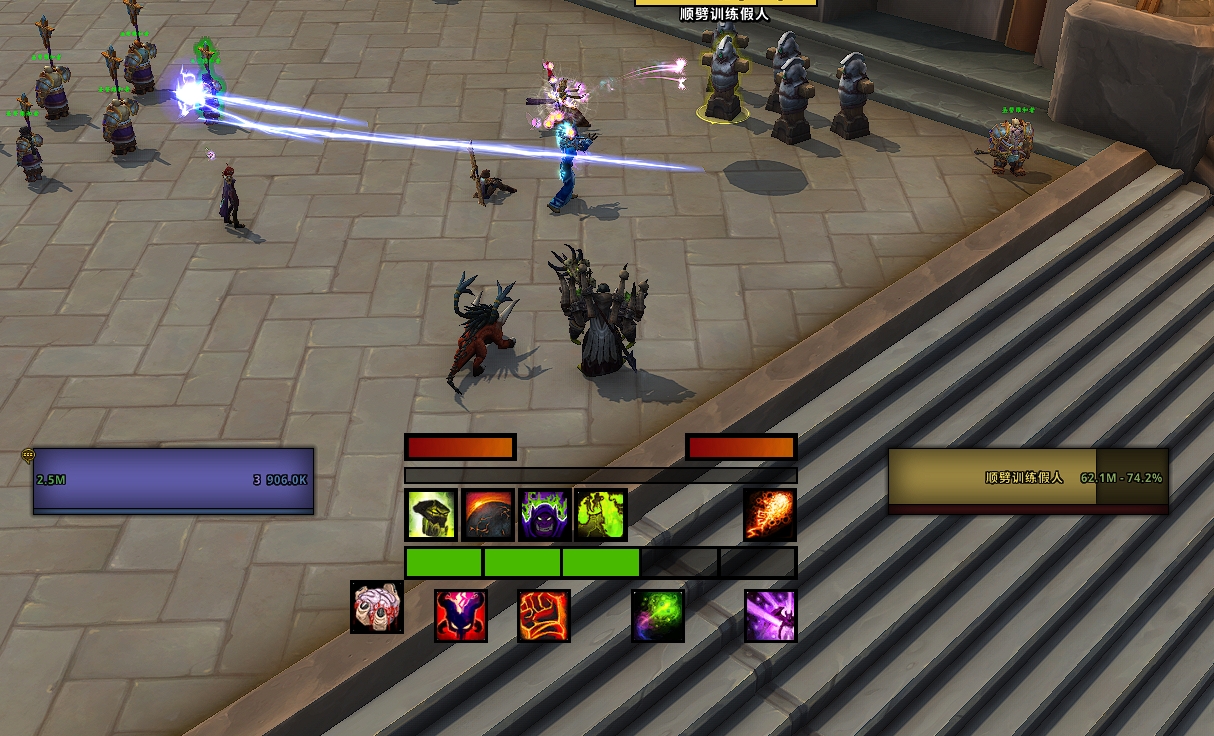Cast the green and purple swirl spell
The height and width of the screenshot is (736, 1214).
658,615
